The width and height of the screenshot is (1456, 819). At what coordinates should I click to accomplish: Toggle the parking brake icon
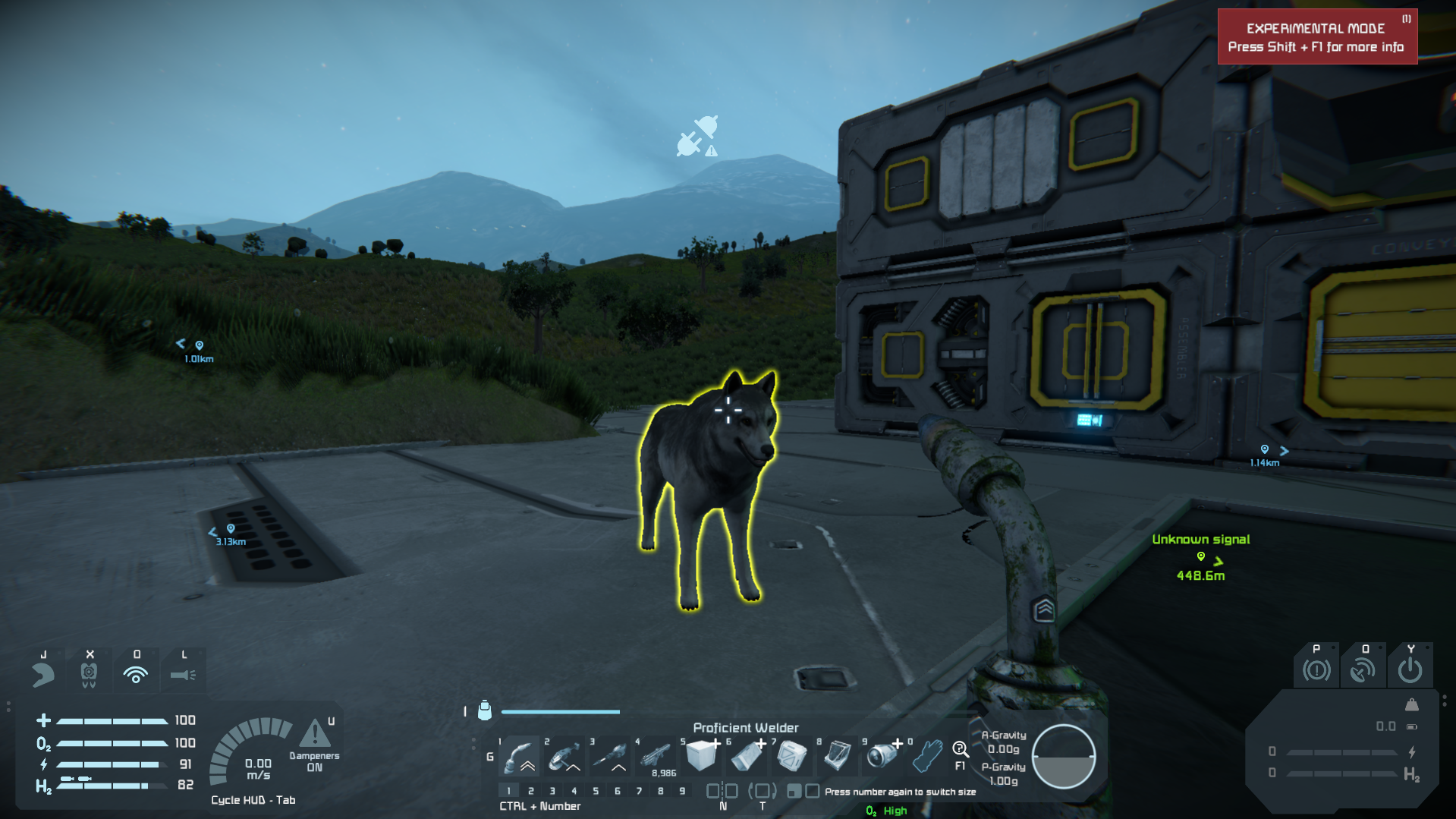[1316, 670]
